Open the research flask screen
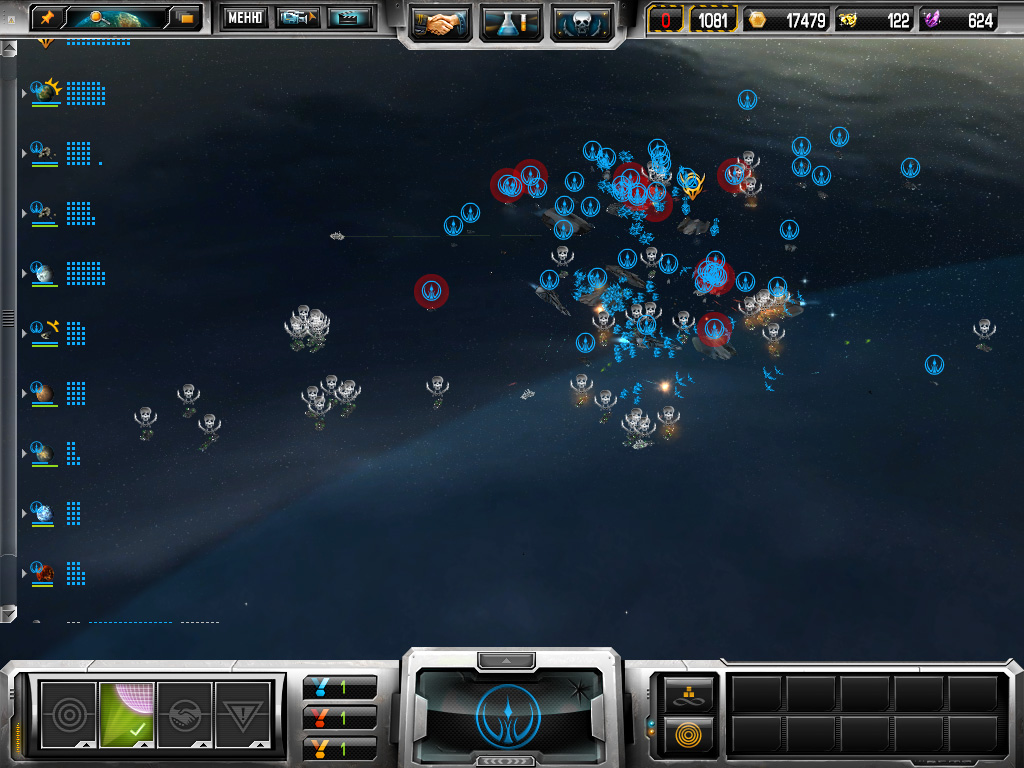This screenshot has width=1024, height=768. pyautogui.click(x=510, y=22)
